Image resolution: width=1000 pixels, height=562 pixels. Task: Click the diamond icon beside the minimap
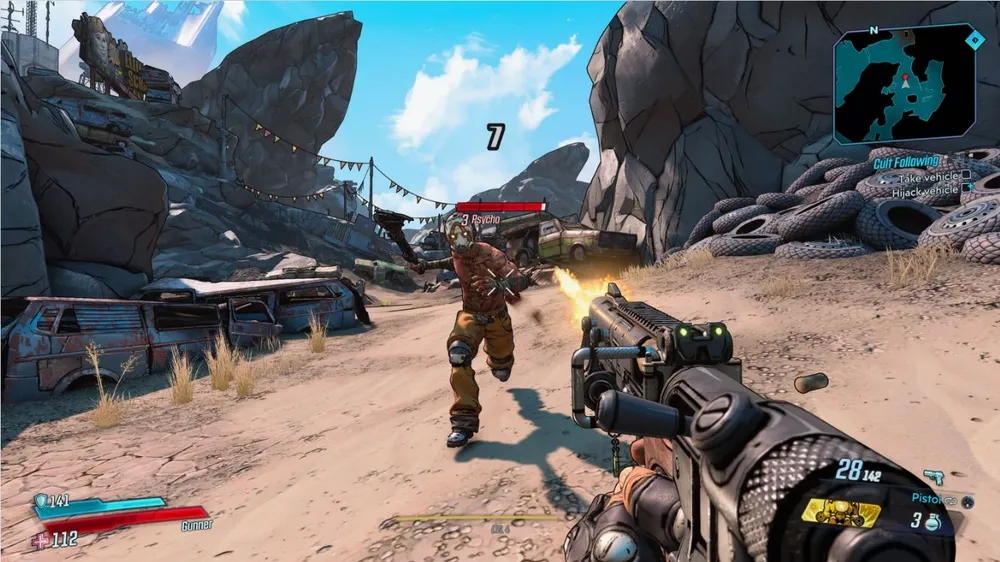point(976,39)
